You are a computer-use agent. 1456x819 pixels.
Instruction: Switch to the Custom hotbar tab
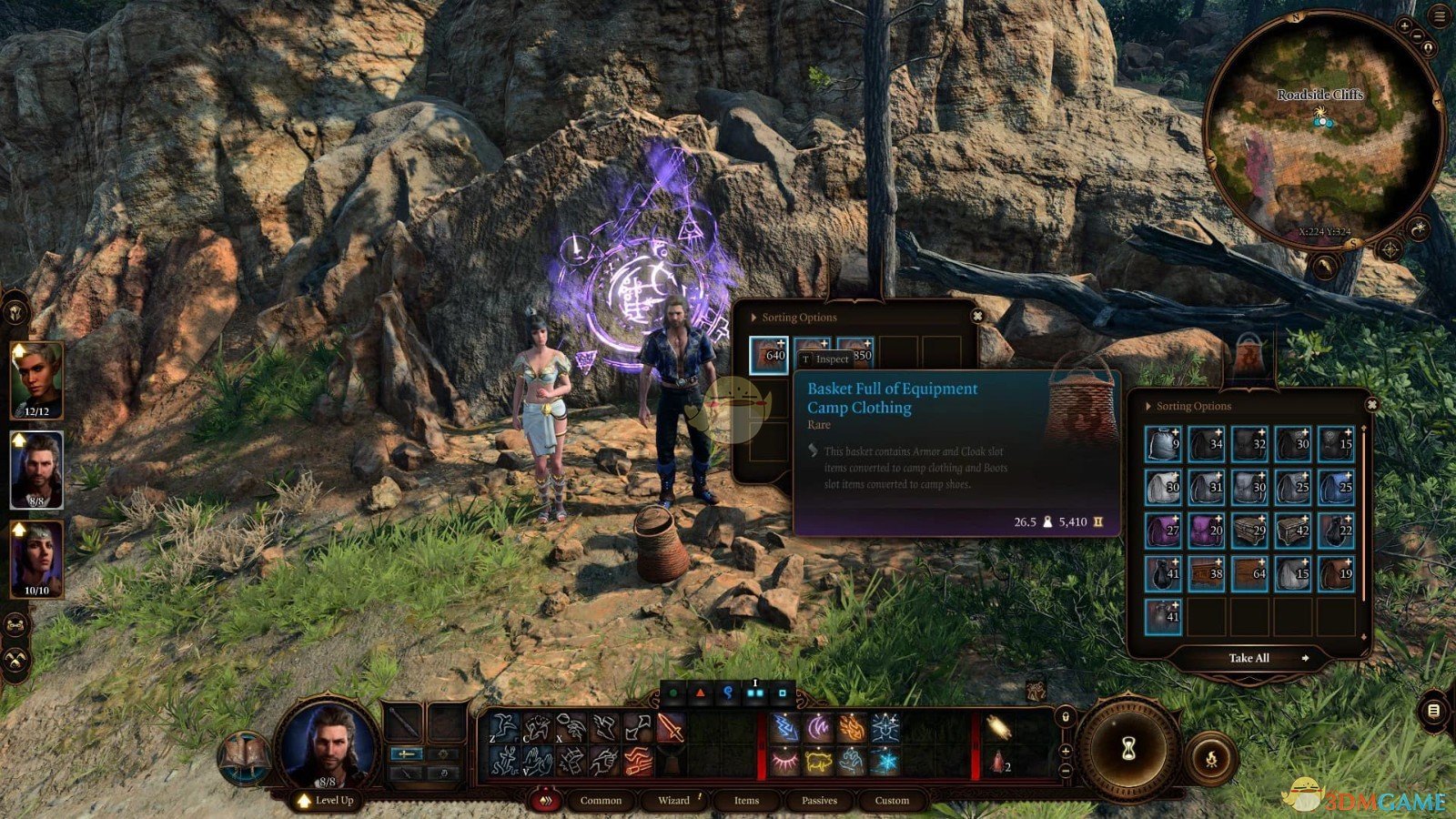pyautogui.click(x=892, y=801)
